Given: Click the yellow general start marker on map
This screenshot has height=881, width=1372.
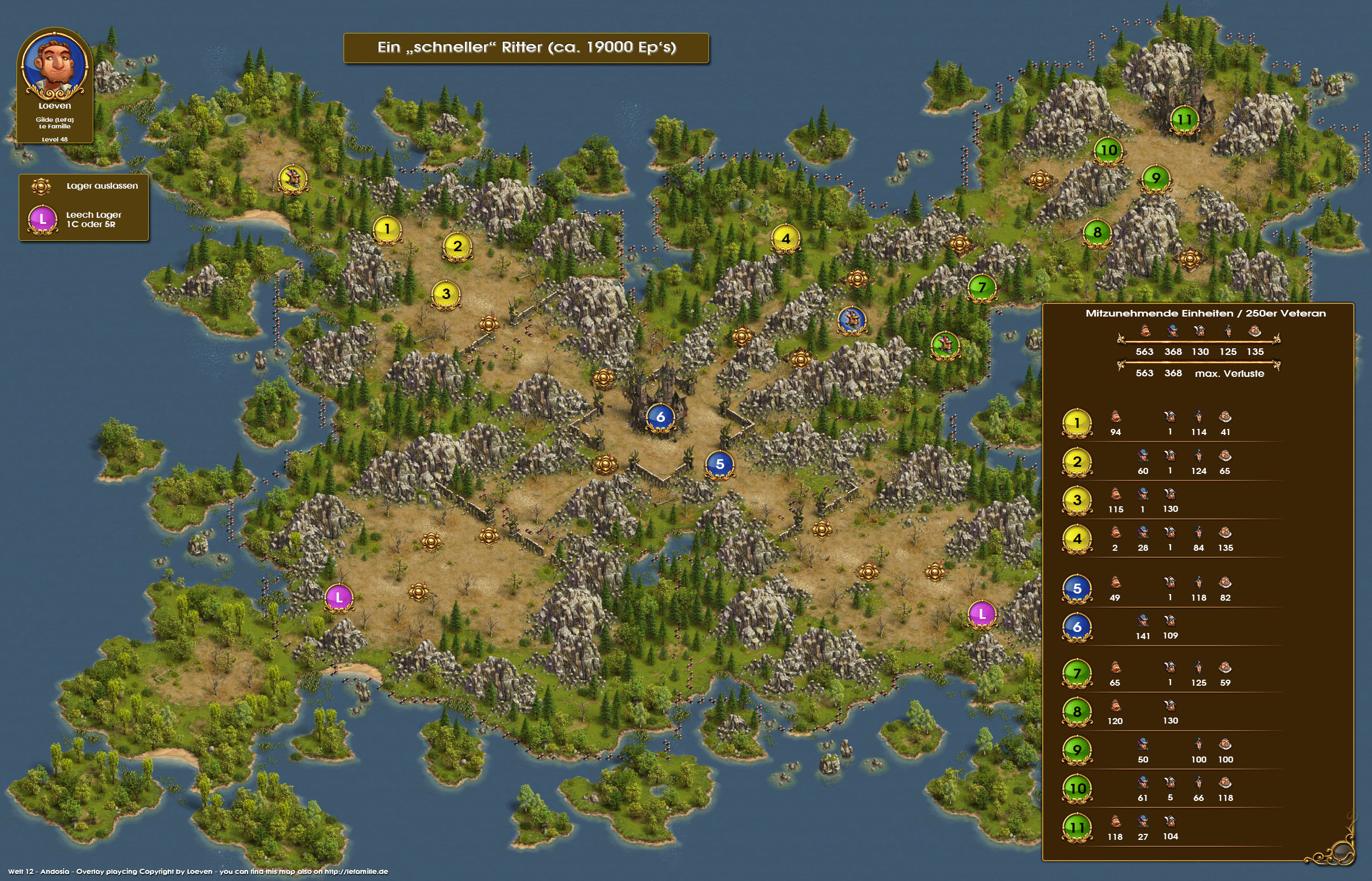Looking at the screenshot, I should [x=293, y=179].
